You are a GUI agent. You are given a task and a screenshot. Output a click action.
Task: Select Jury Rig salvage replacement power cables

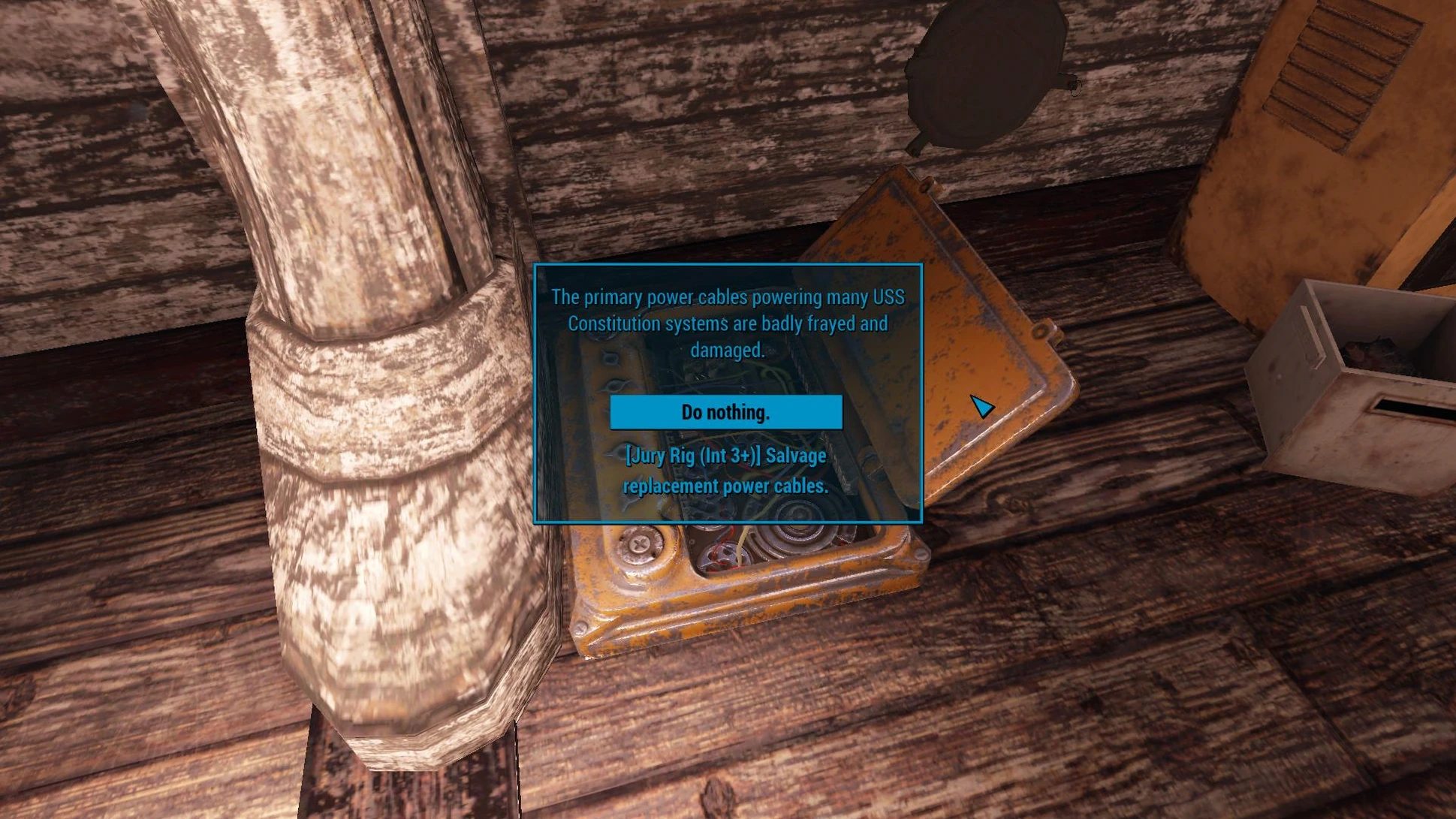pyautogui.click(x=725, y=471)
